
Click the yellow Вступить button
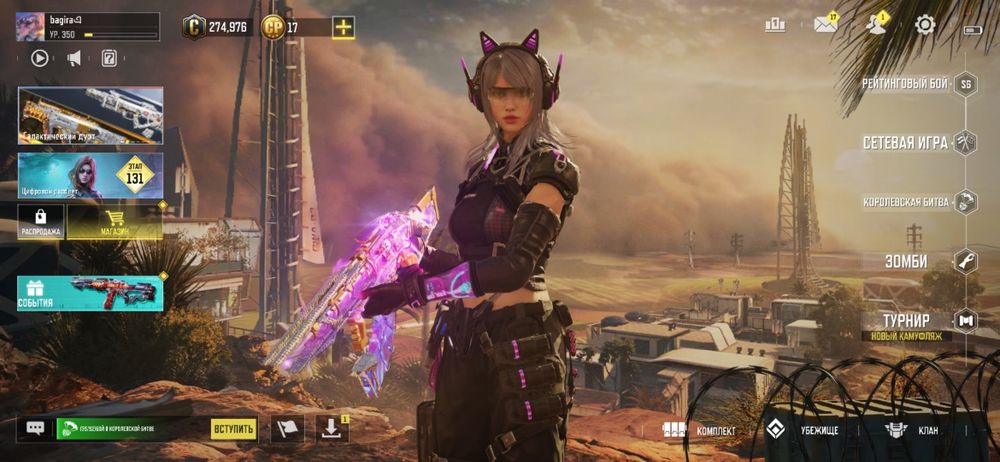click(x=233, y=429)
